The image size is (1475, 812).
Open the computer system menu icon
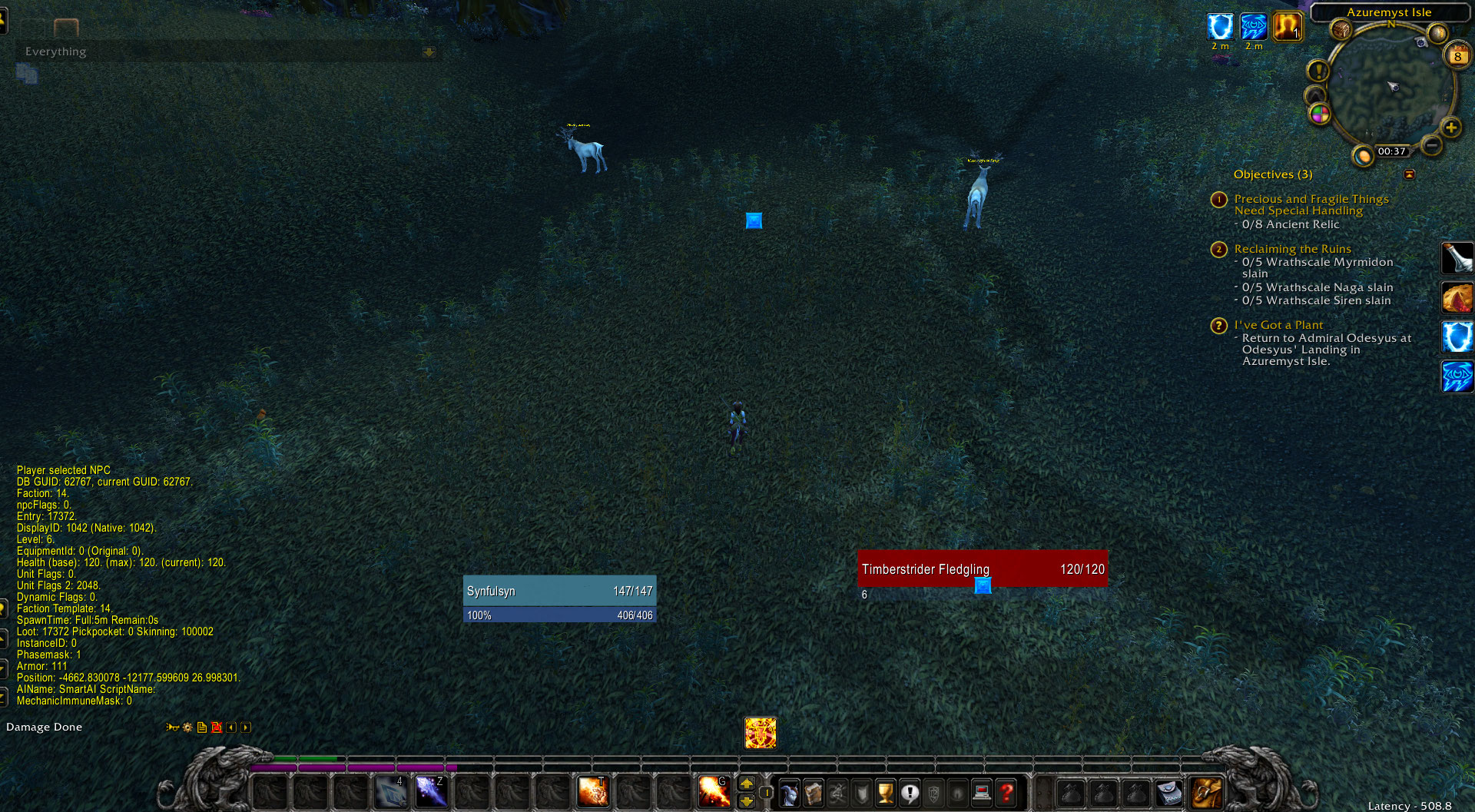(983, 792)
